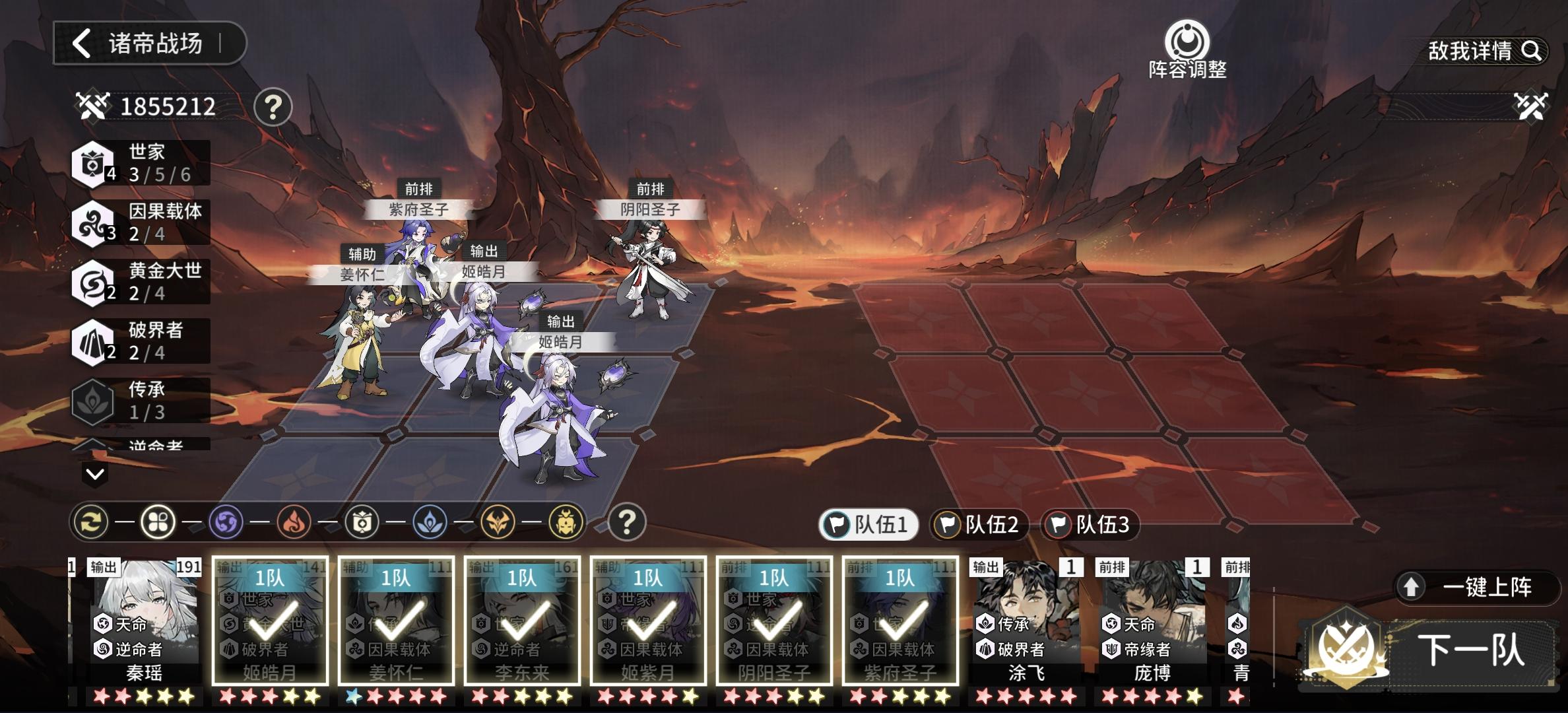Viewport: 1568px width, 713px height.
Task: Select the flame element filter icon
Action: (x=293, y=522)
